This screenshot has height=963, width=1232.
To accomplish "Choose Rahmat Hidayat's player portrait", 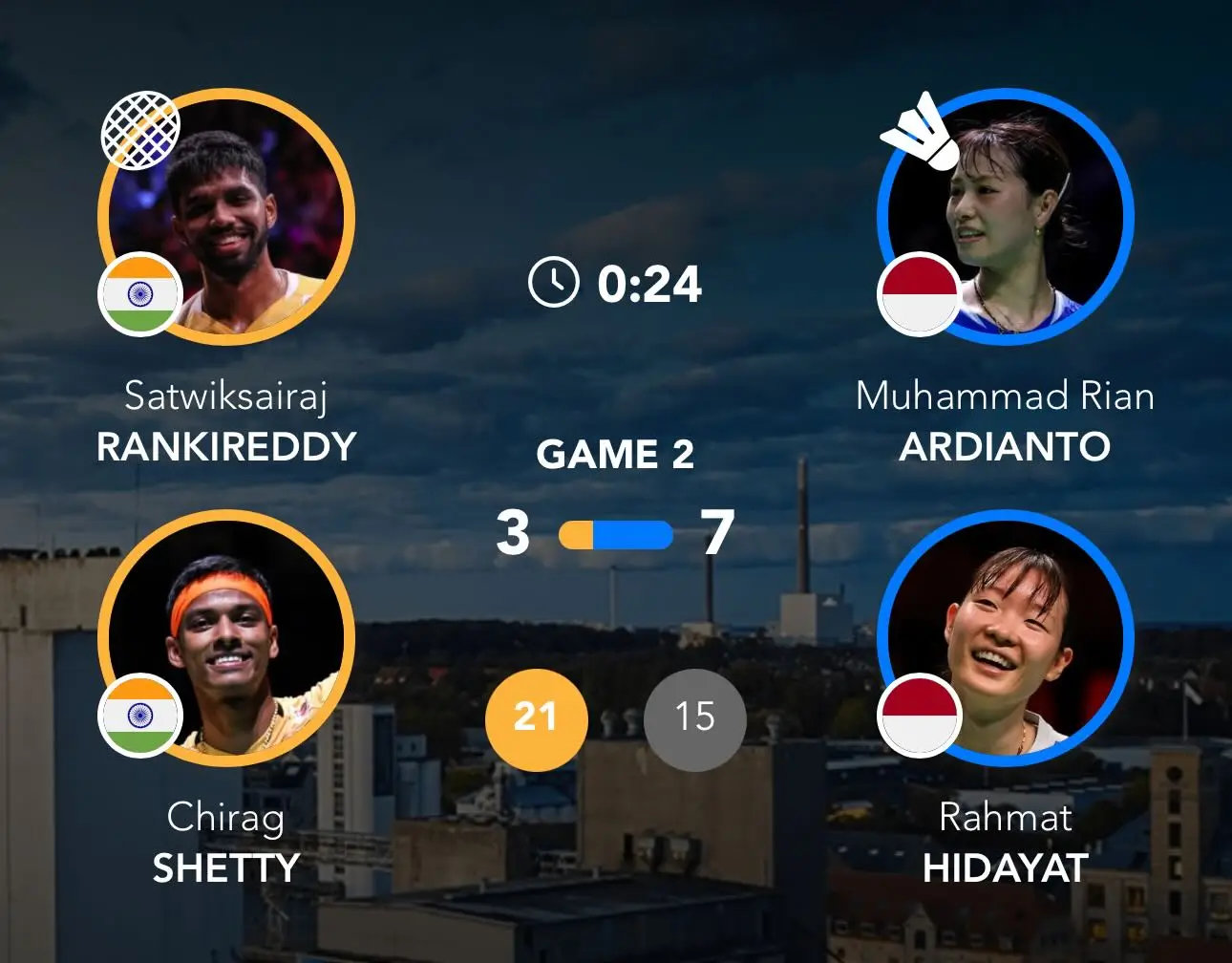I will pos(1006,638).
